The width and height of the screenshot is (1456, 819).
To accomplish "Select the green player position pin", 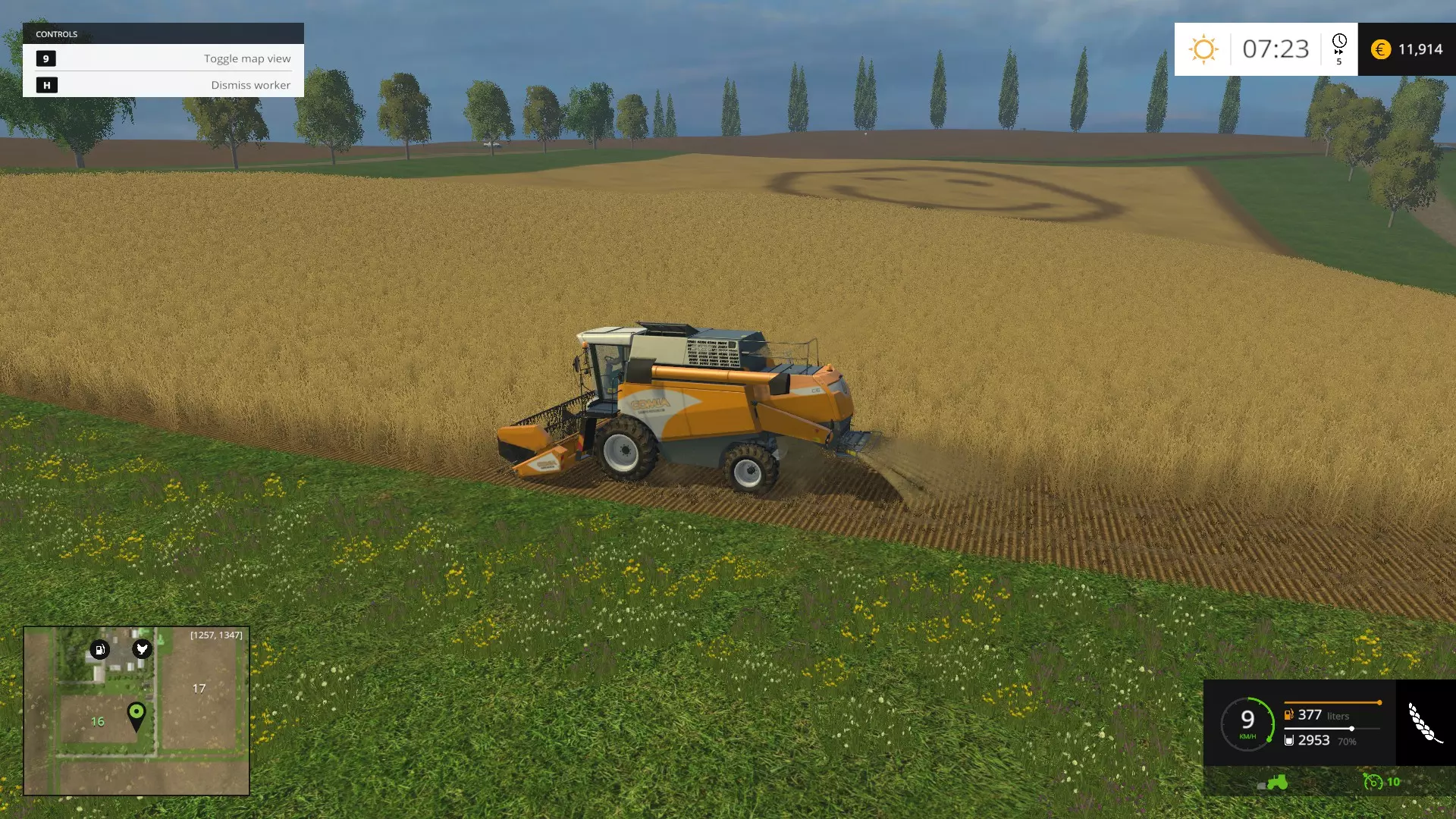I will point(136,714).
